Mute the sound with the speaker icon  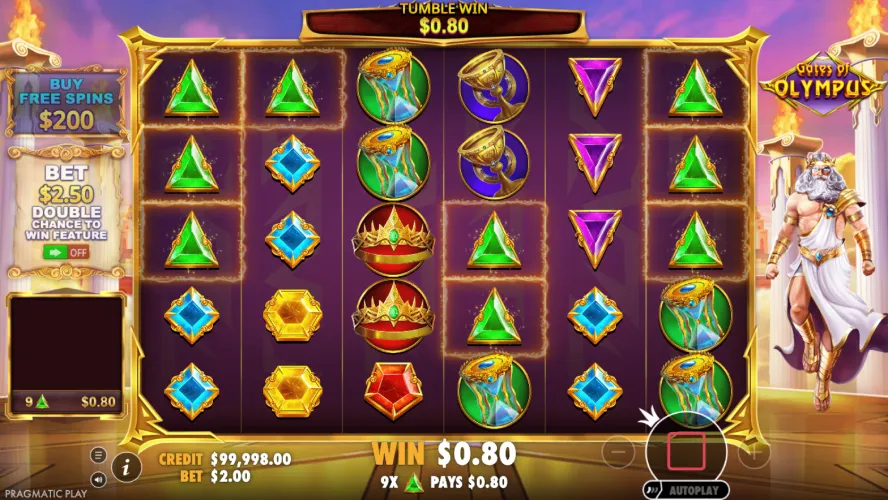pyautogui.click(x=98, y=478)
